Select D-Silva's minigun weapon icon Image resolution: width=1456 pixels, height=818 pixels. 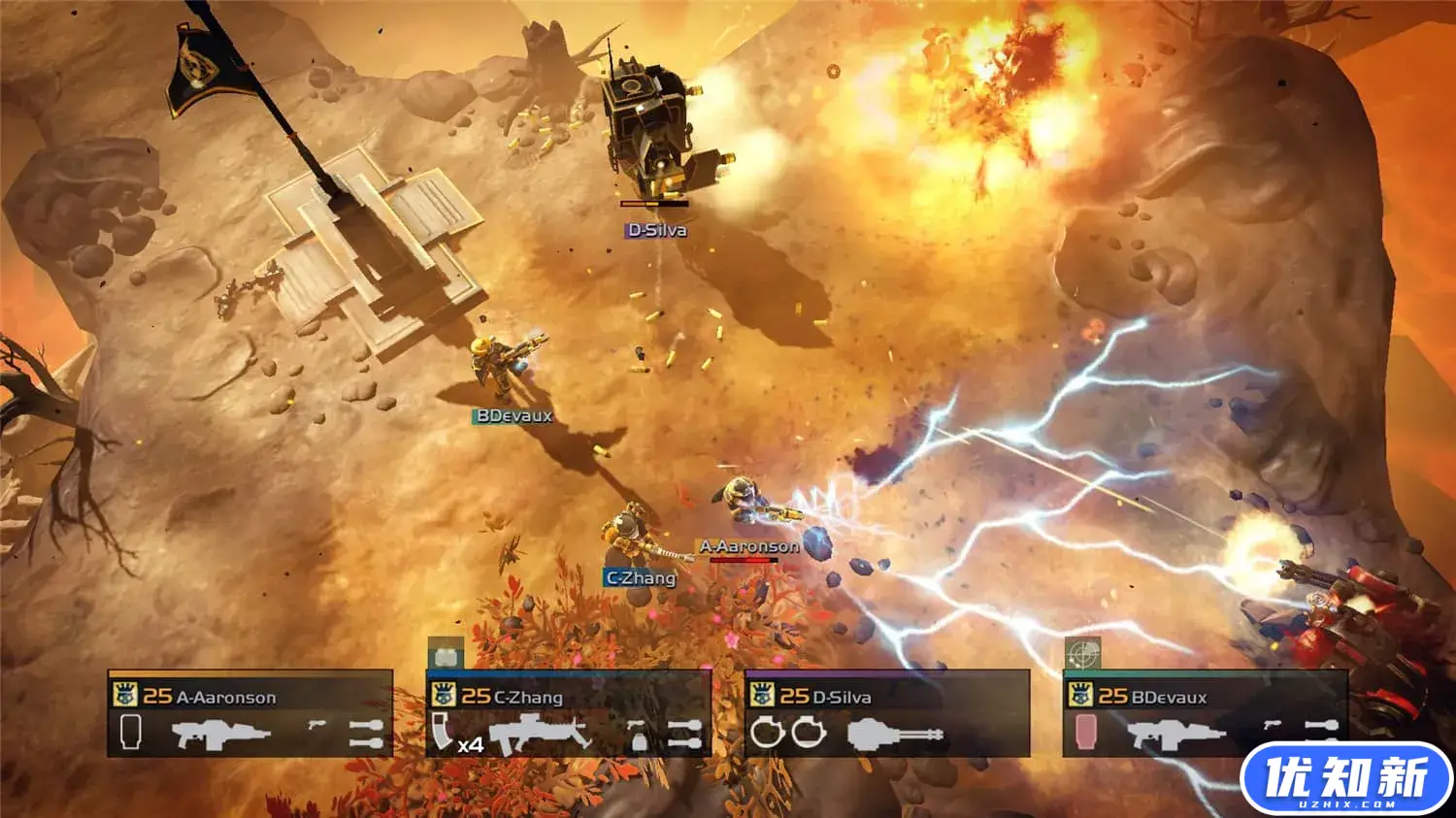coord(894,734)
